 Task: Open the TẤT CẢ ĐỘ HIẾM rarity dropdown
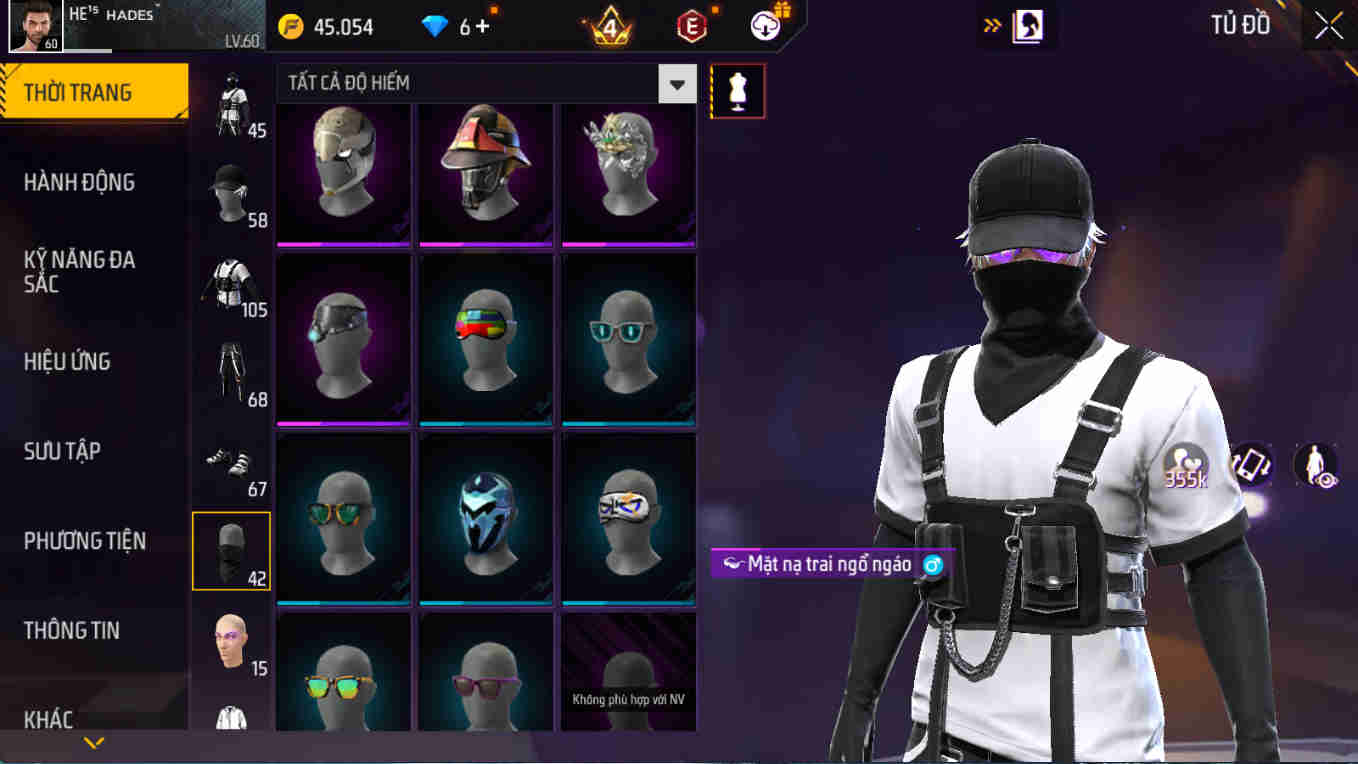click(678, 84)
